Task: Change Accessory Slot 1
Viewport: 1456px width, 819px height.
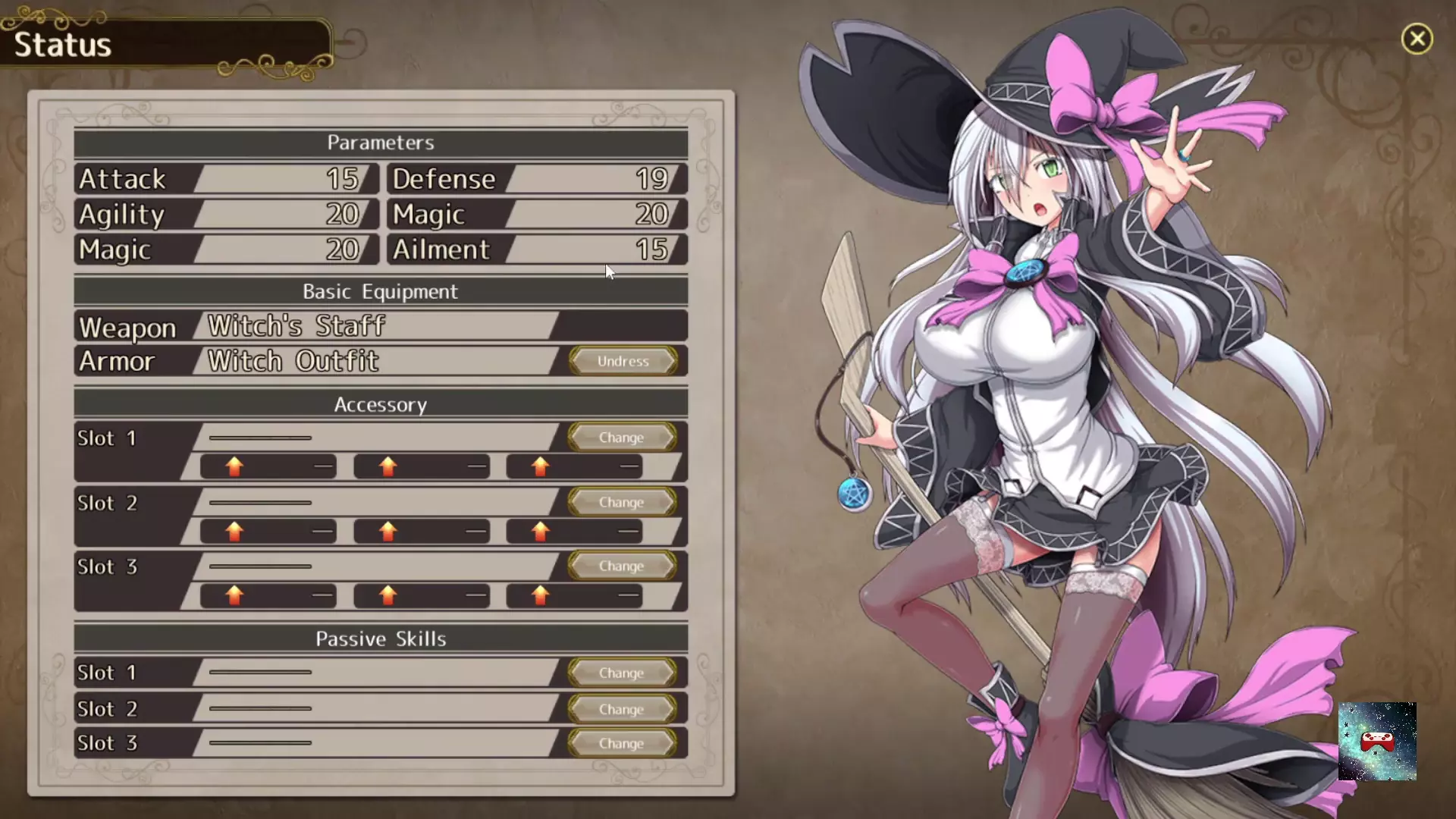Action: [x=621, y=438]
